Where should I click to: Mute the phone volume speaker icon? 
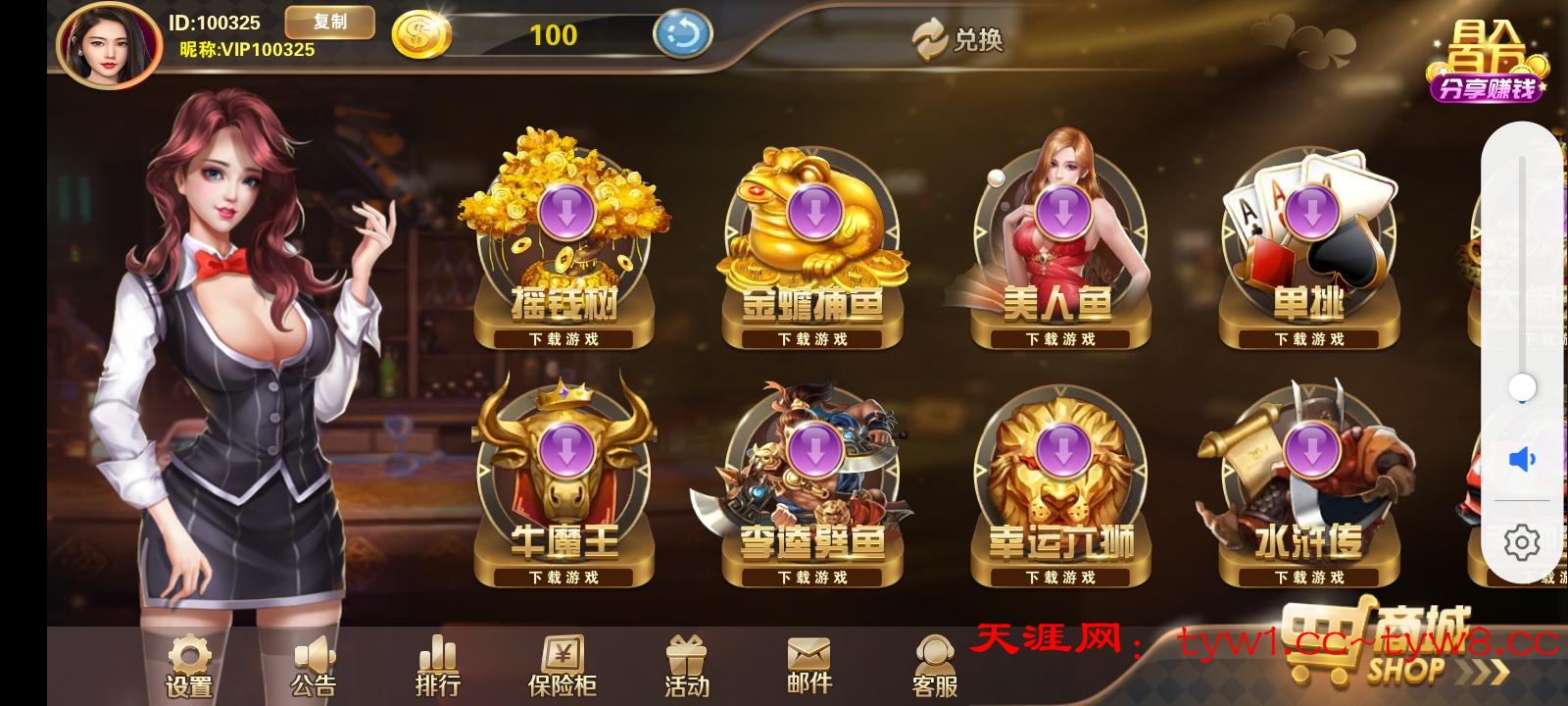(1521, 459)
